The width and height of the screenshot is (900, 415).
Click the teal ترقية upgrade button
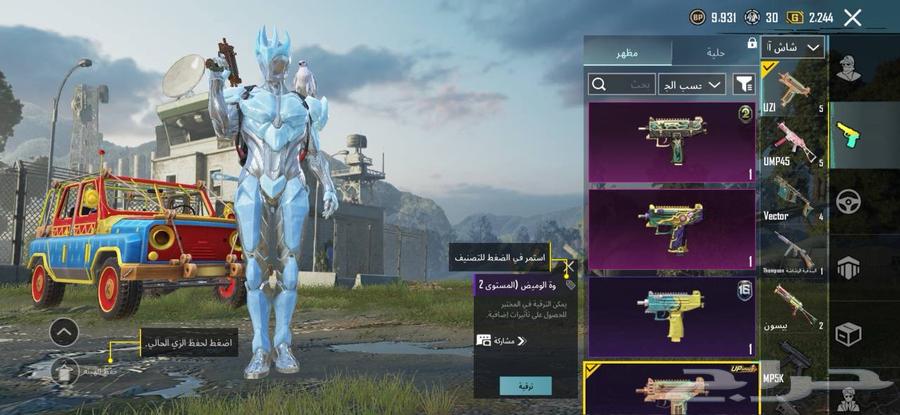pos(525,385)
